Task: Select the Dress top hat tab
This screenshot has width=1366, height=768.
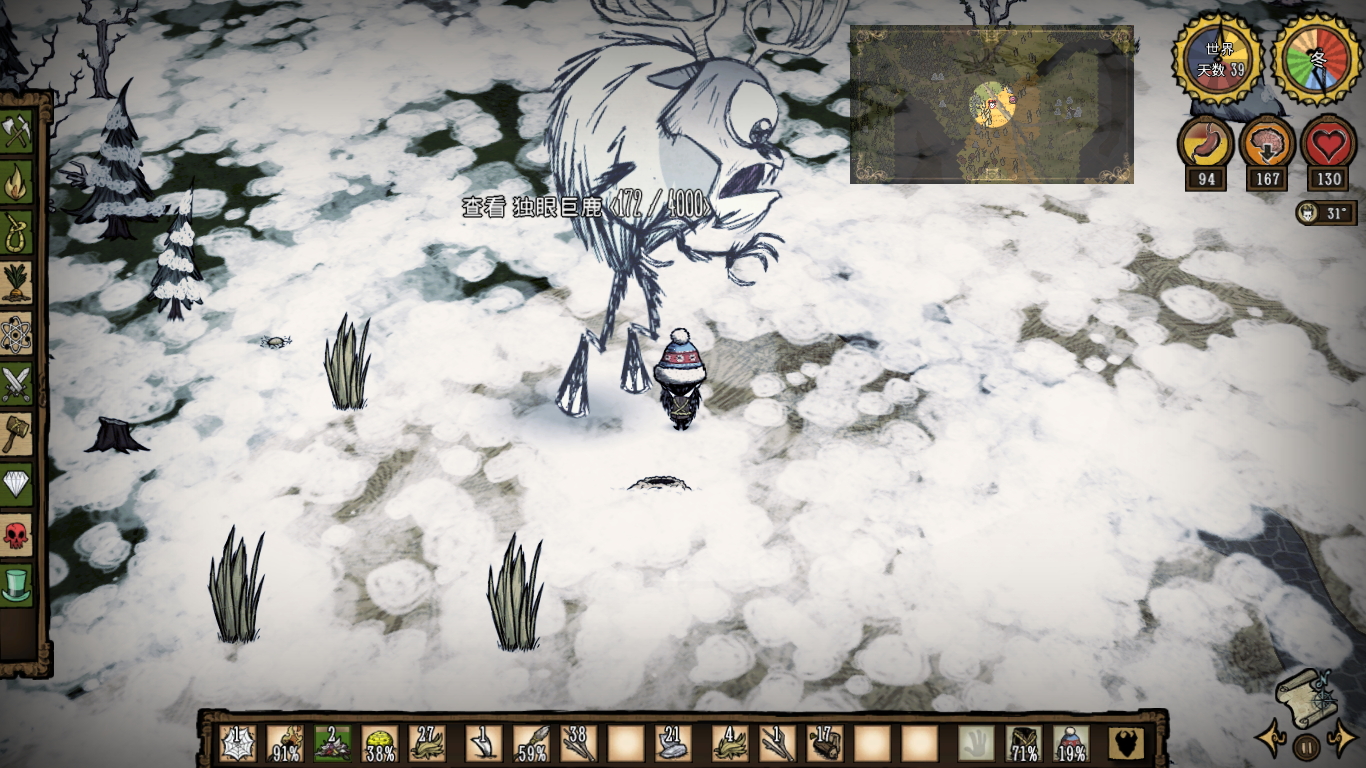Action: [x=17, y=585]
